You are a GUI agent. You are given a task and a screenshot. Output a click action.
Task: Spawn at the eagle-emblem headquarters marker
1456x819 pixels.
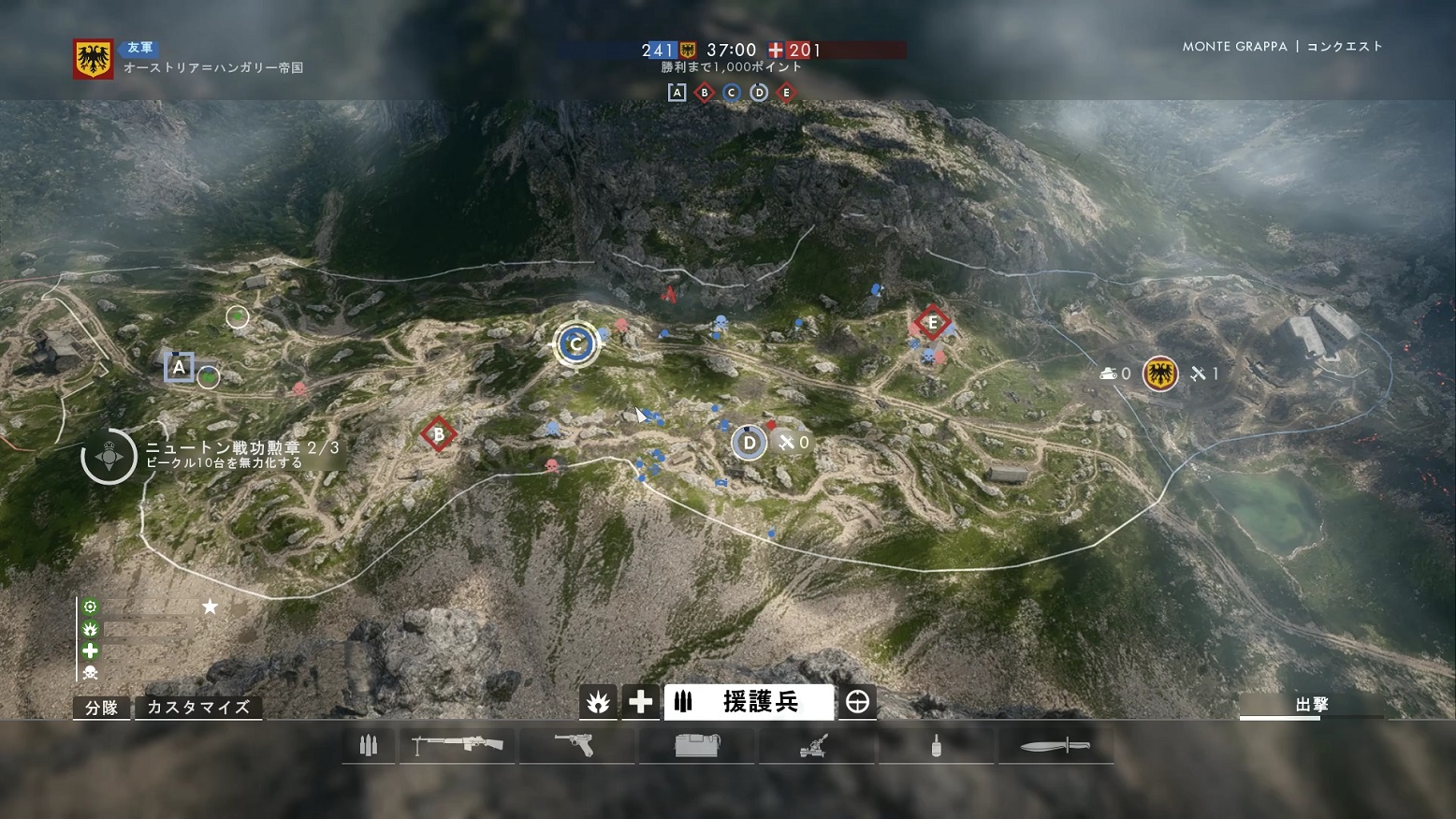click(x=1160, y=373)
